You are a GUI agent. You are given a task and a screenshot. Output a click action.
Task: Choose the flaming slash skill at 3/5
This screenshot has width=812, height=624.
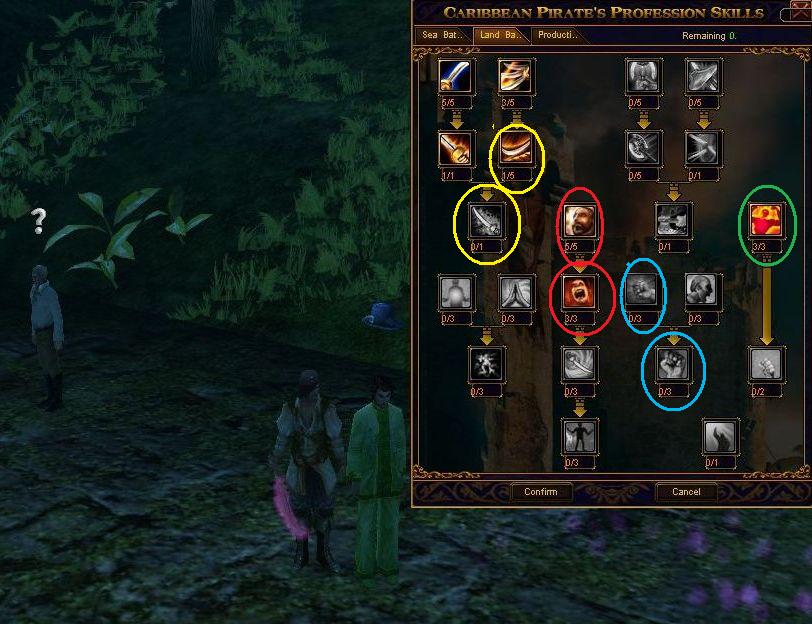click(x=515, y=76)
